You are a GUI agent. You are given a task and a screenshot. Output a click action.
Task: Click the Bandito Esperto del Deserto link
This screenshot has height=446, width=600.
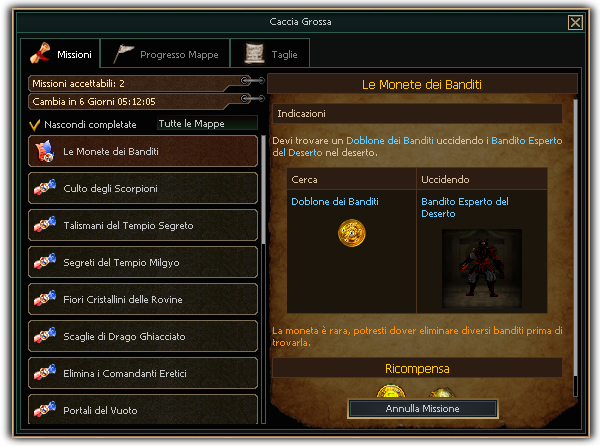[x=464, y=207]
